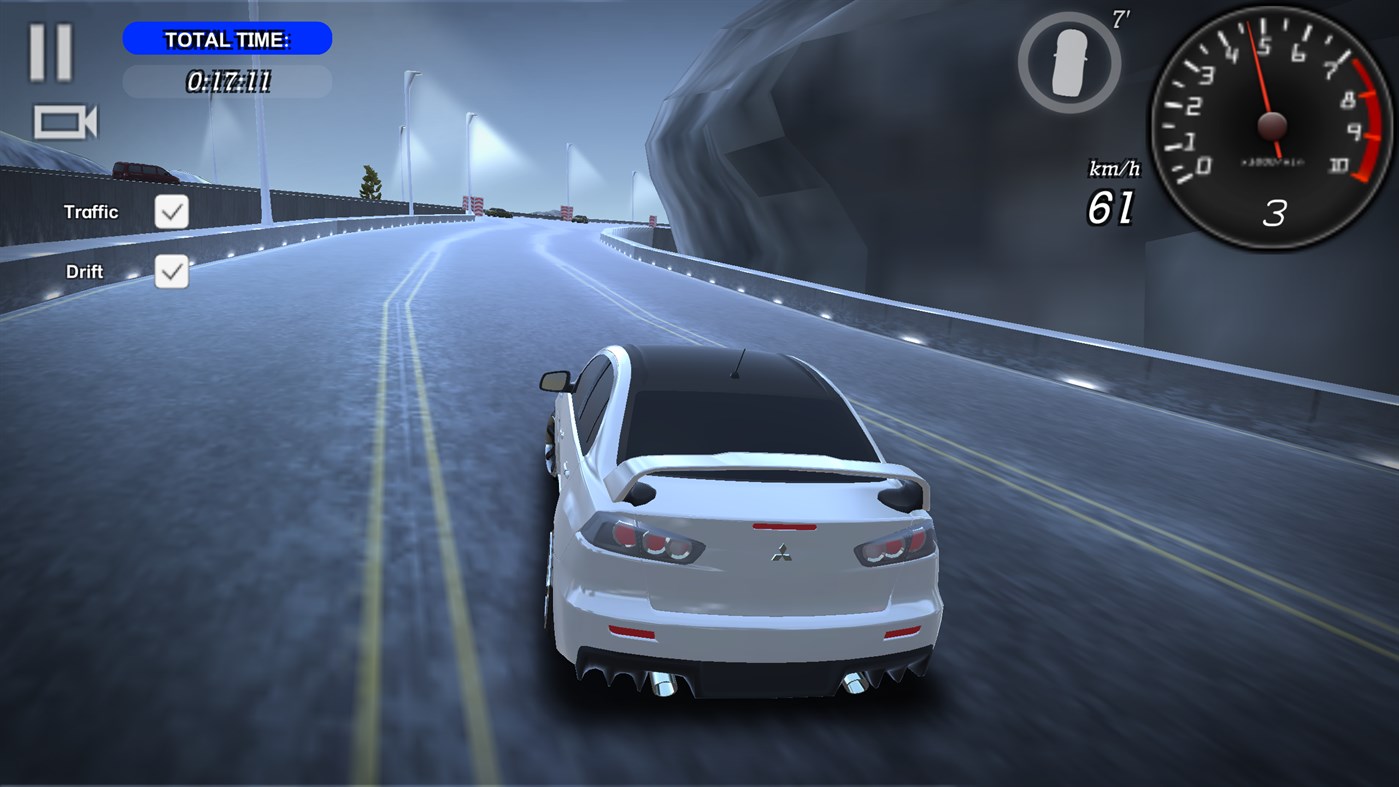
Task: Click the gear number 3 on the tachometer
Action: pyautogui.click(x=1274, y=214)
